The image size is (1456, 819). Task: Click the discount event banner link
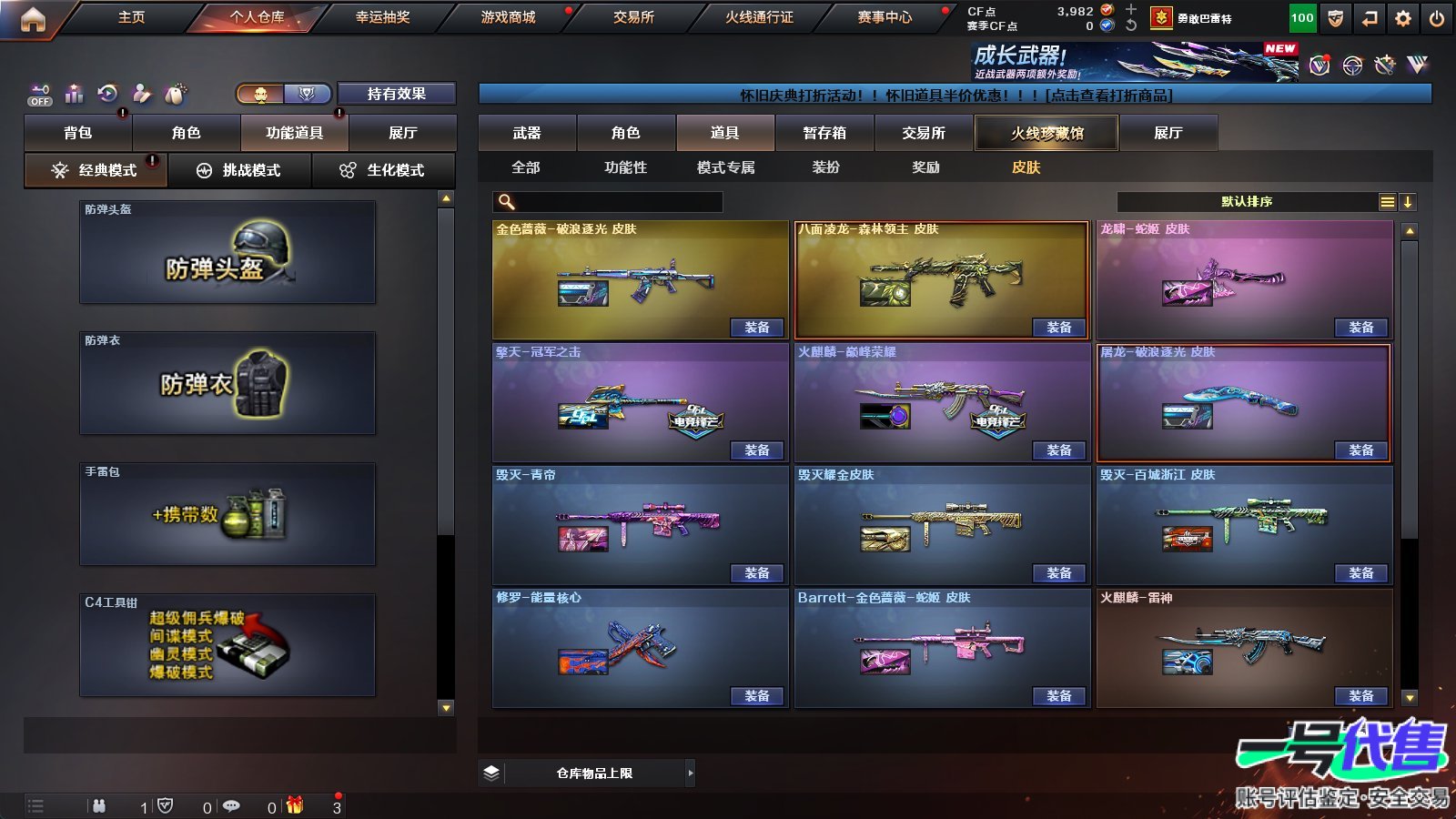coord(955,95)
